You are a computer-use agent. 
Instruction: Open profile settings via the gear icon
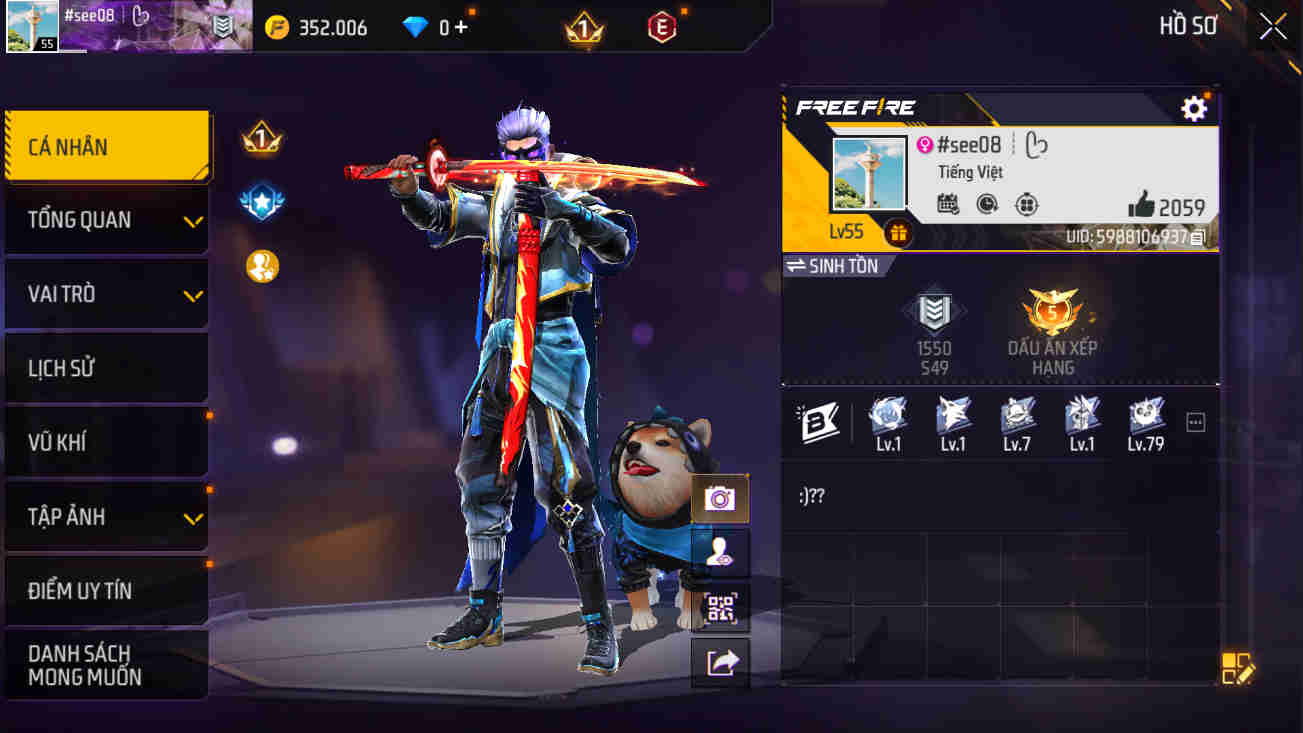(1193, 108)
